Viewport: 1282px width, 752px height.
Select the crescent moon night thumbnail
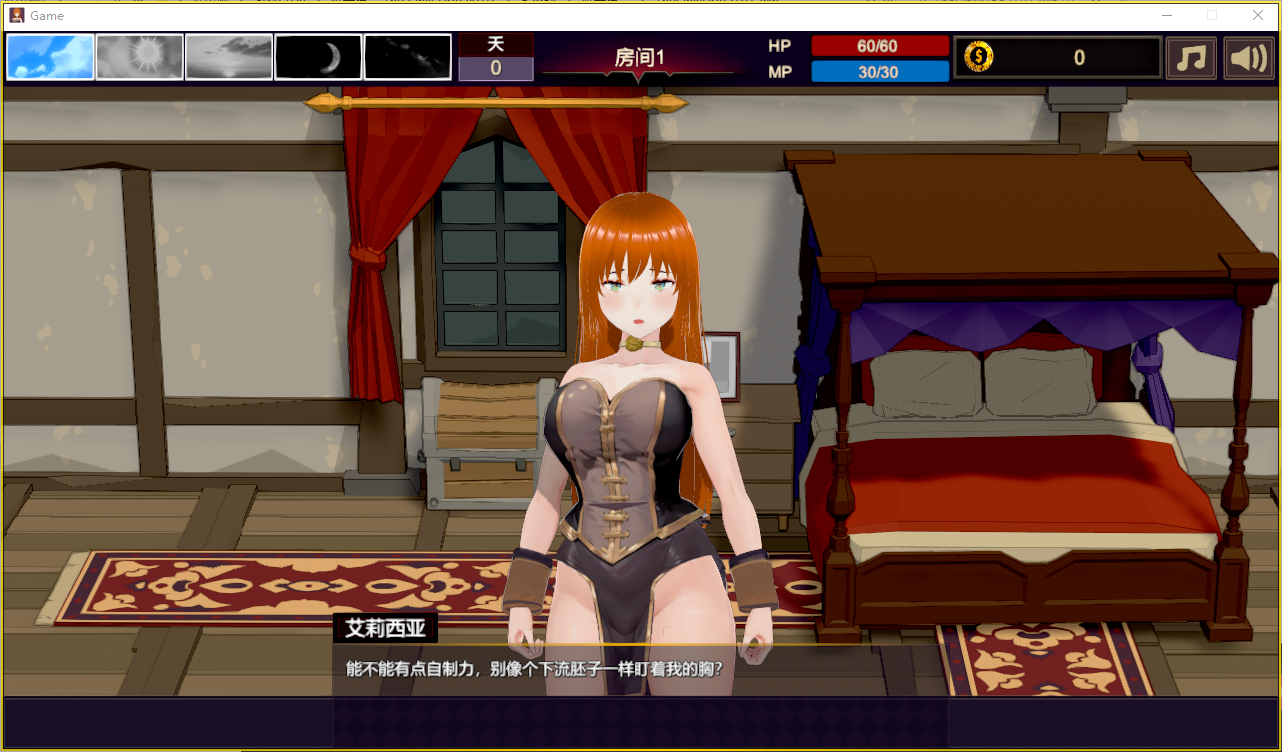tap(318, 57)
